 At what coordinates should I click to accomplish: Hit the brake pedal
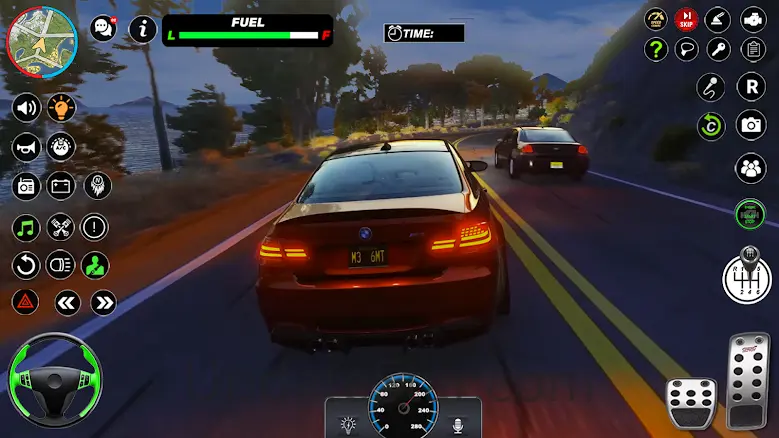[x=691, y=402]
